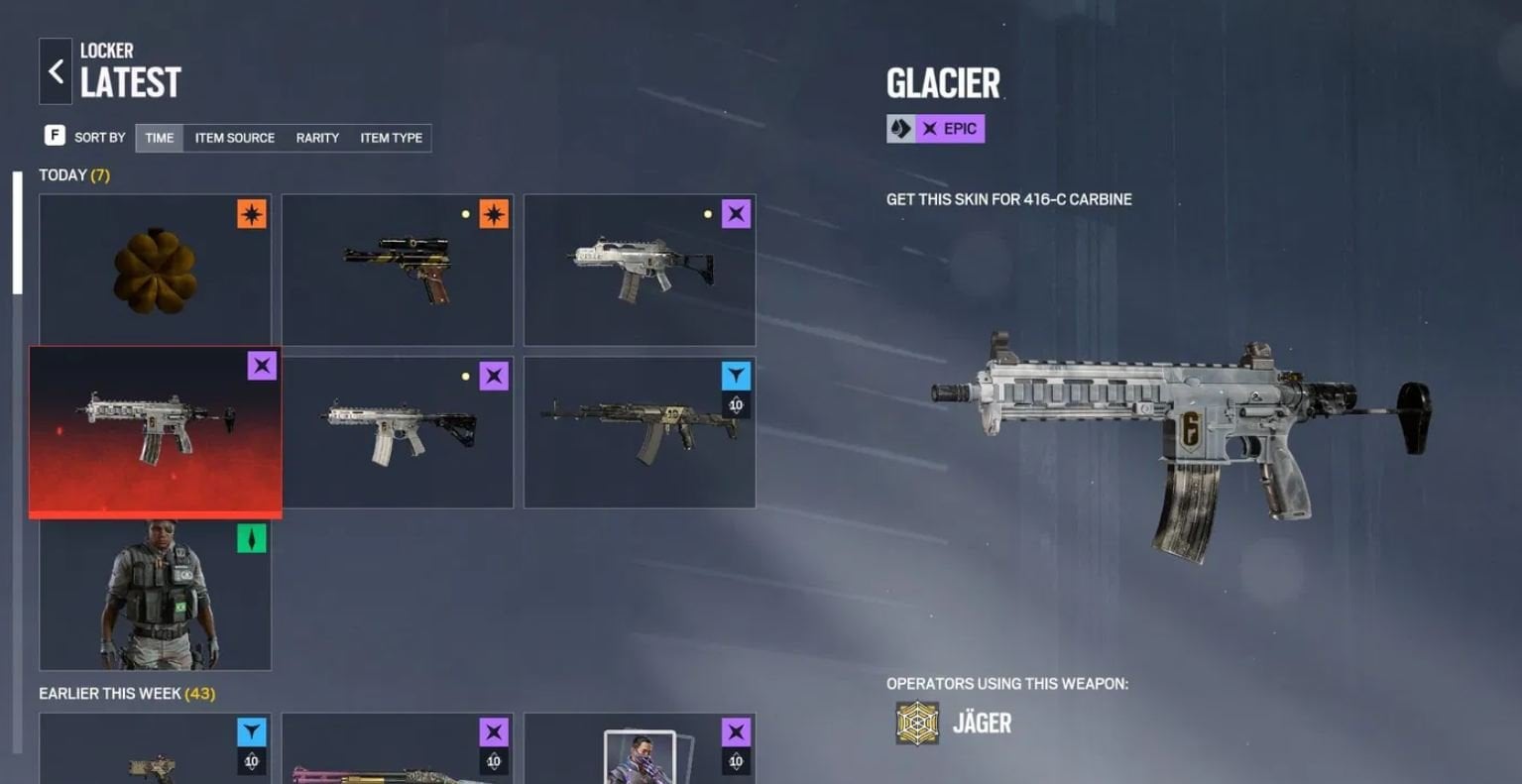Open the LOCKER breadcrumb
This screenshot has width=1522, height=784.
click(106, 51)
